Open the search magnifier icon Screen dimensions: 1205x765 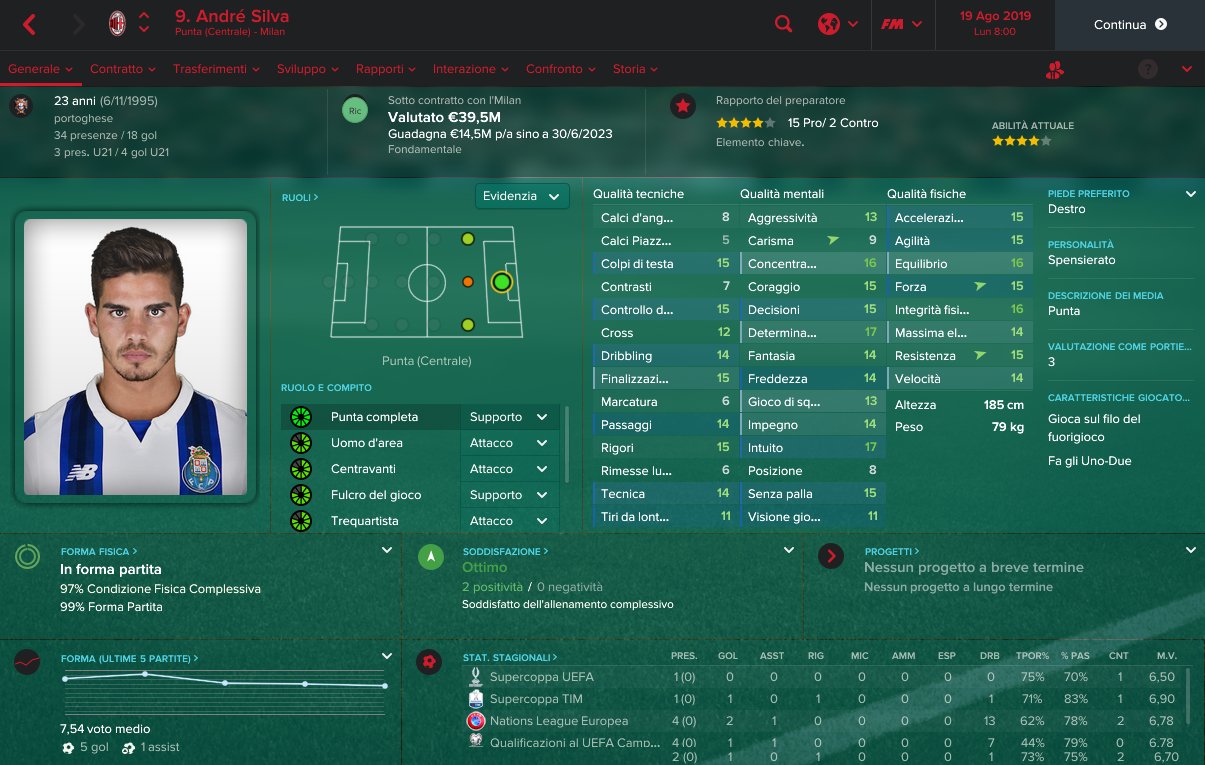coord(784,25)
